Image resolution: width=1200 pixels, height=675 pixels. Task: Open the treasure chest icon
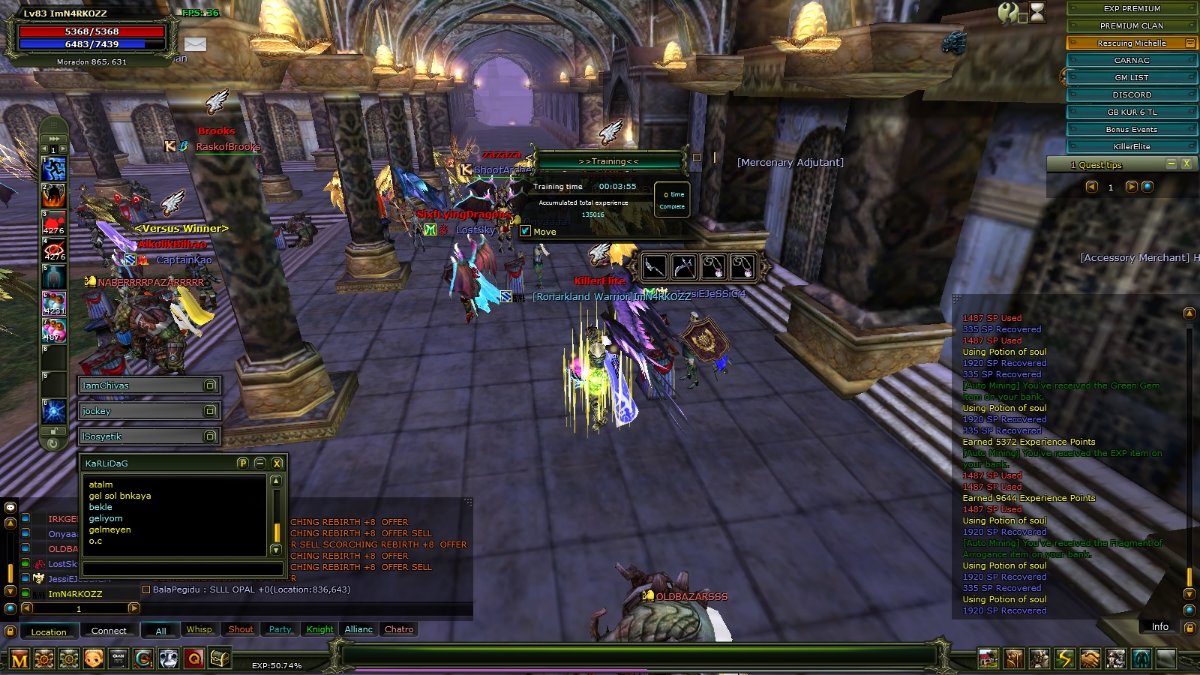pos(219,658)
